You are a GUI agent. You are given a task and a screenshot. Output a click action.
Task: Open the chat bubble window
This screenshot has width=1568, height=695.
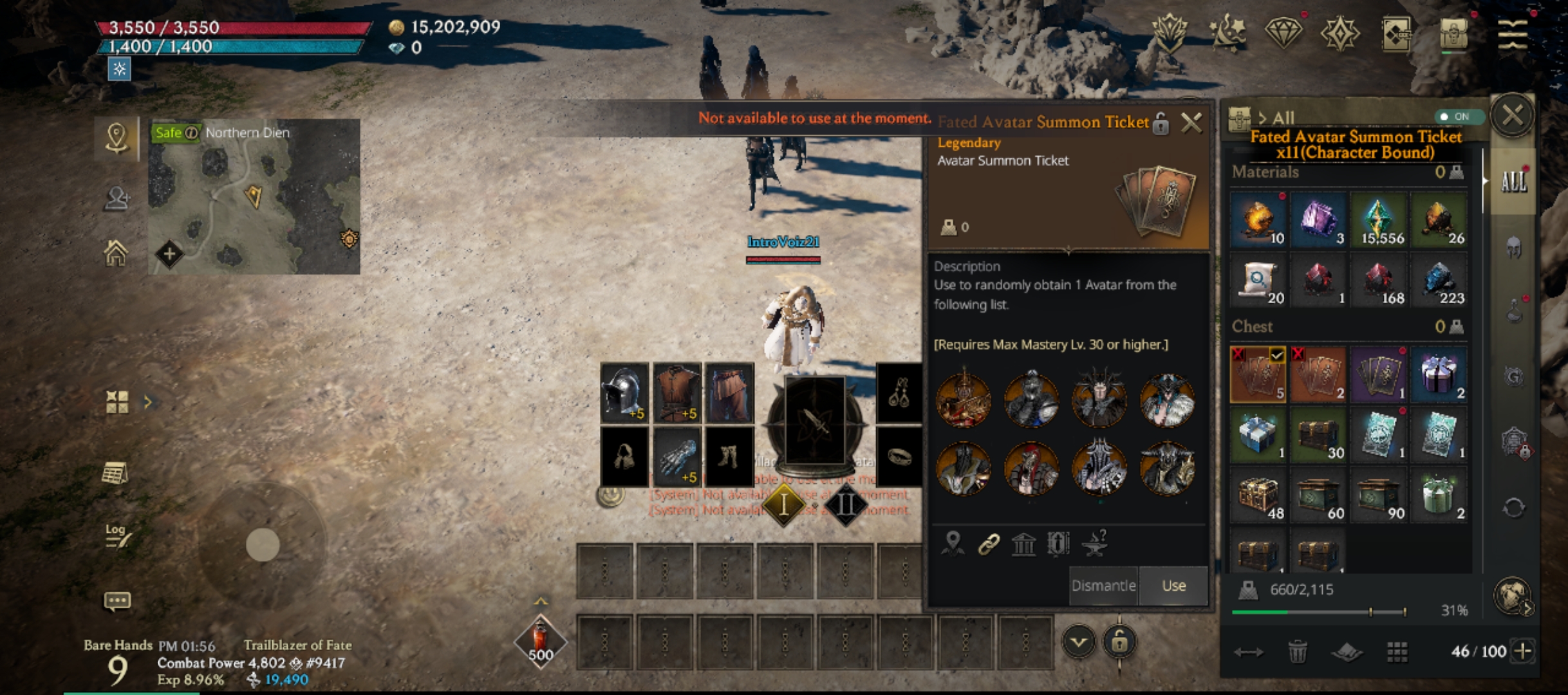(117, 601)
